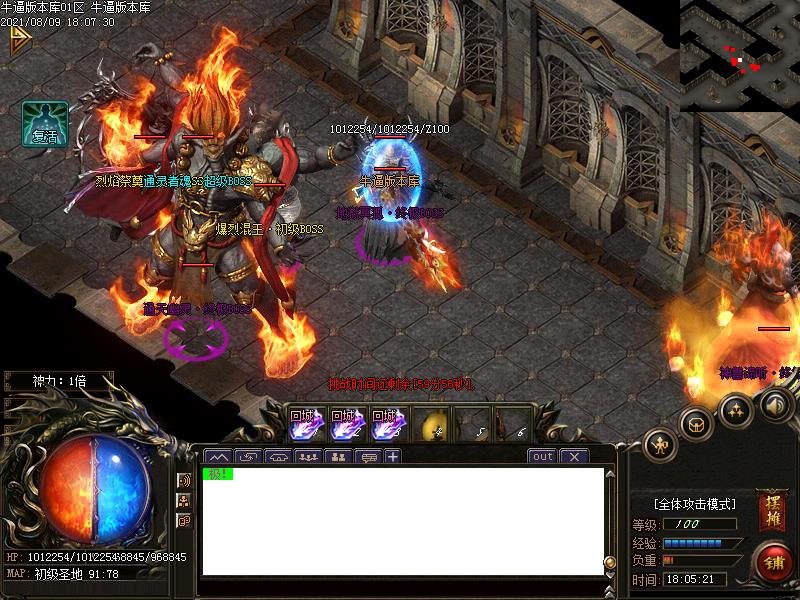
Task: Click the three-figure group button on chat toolbar
Action: [x=308, y=456]
